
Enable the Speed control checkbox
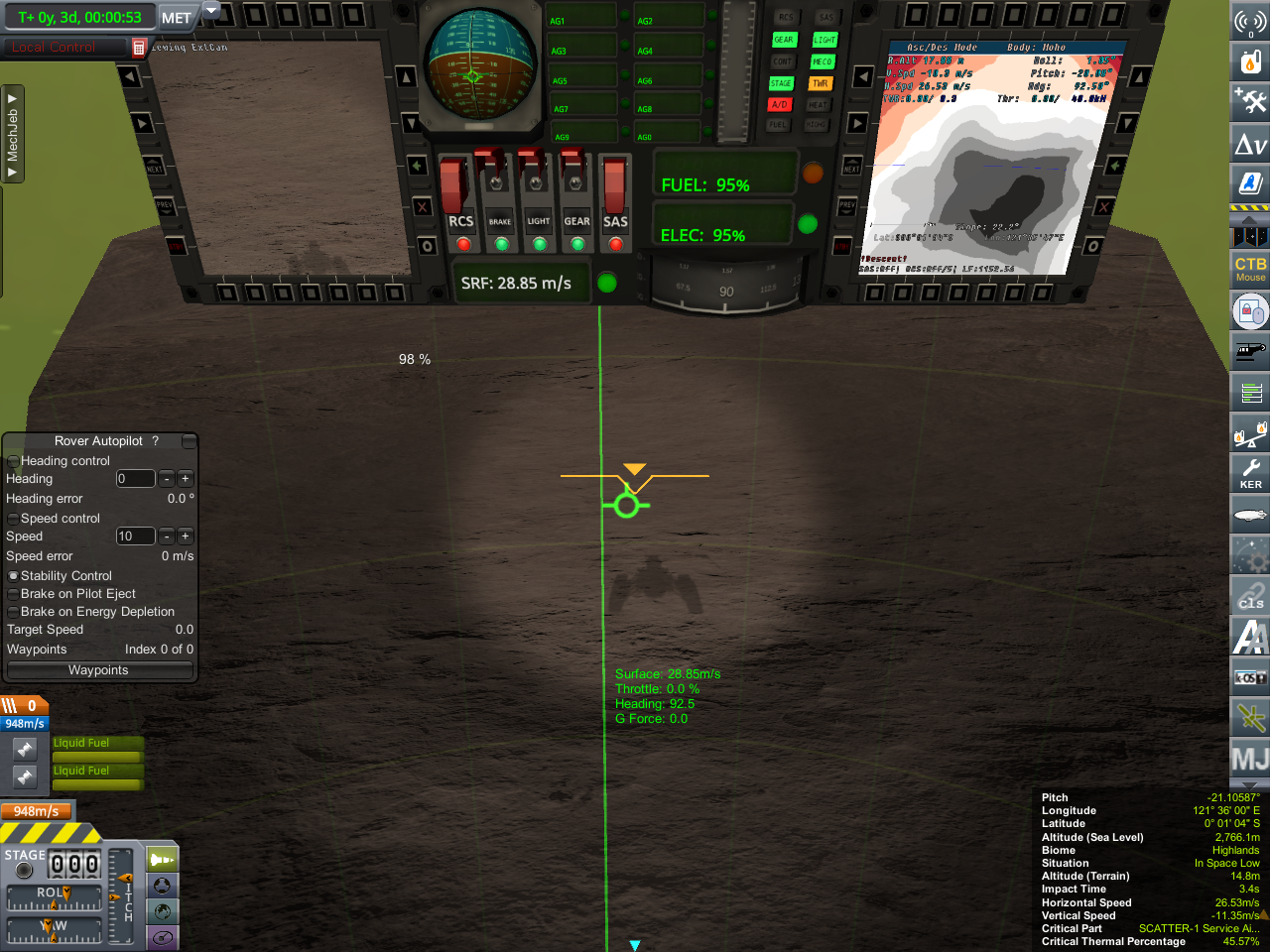pyautogui.click(x=14, y=519)
